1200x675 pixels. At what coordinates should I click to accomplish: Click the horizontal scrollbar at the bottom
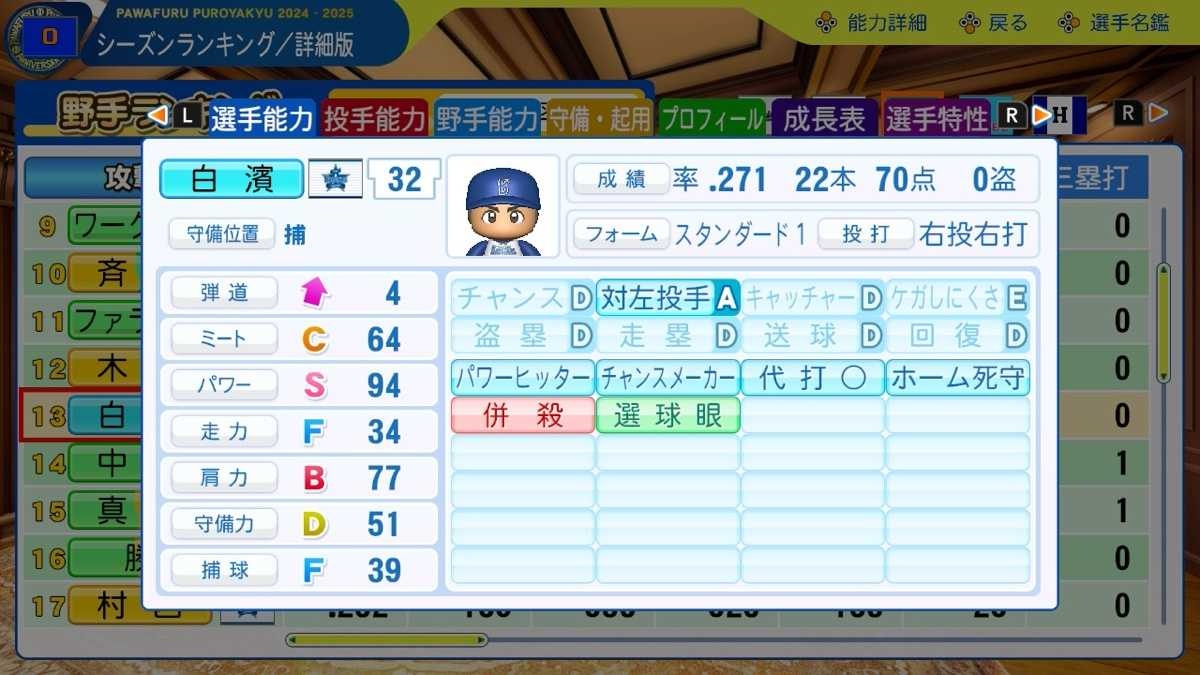pos(386,640)
